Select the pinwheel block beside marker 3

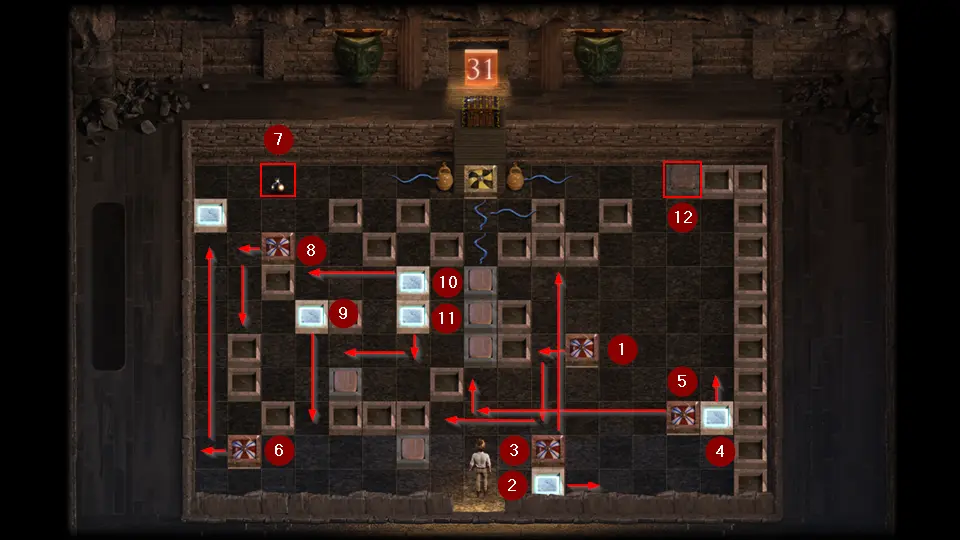pyautogui.click(x=547, y=451)
